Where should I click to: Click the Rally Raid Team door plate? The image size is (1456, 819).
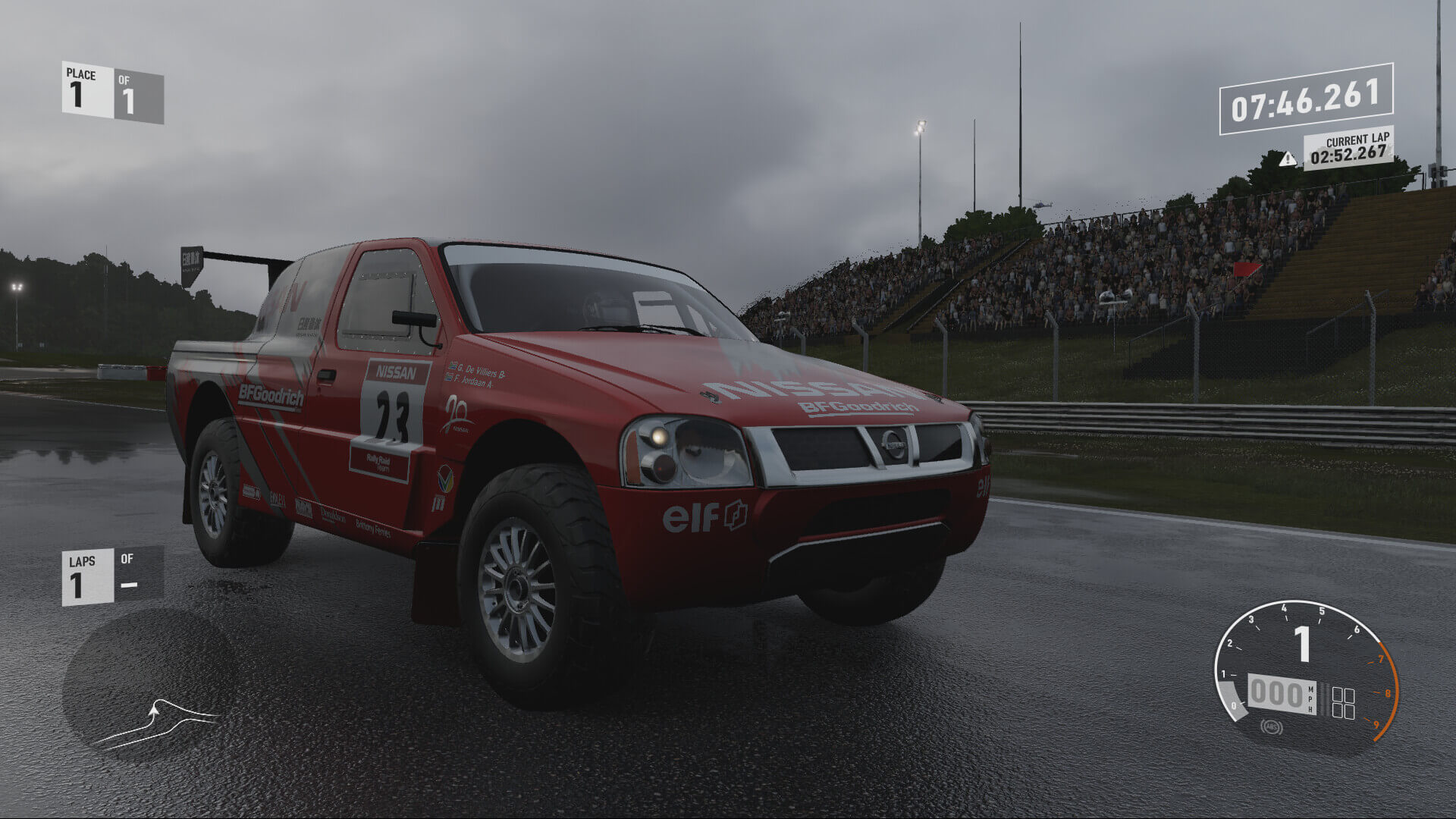click(x=378, y=462)
